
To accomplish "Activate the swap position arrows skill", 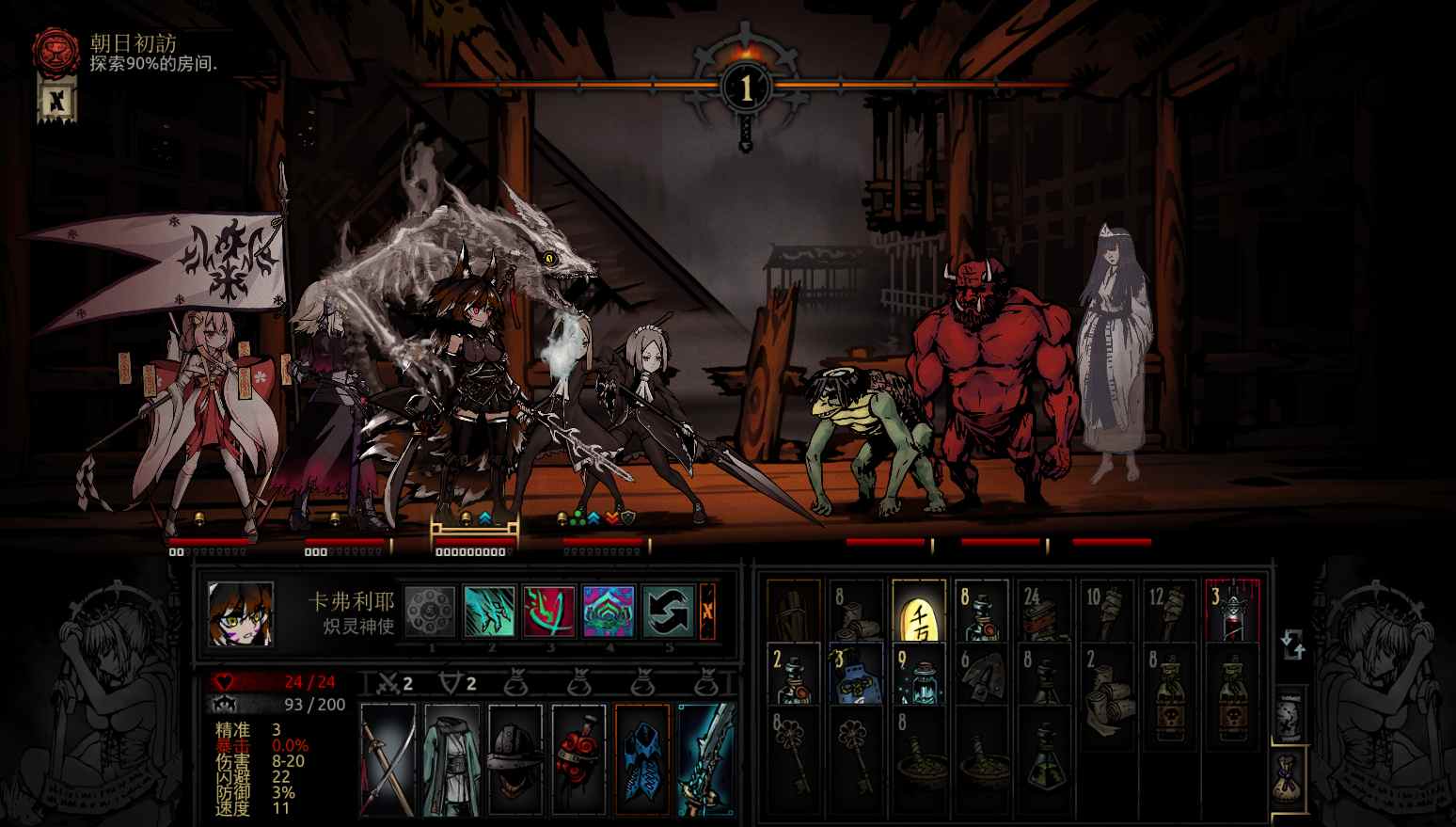I will click(668, 611).
